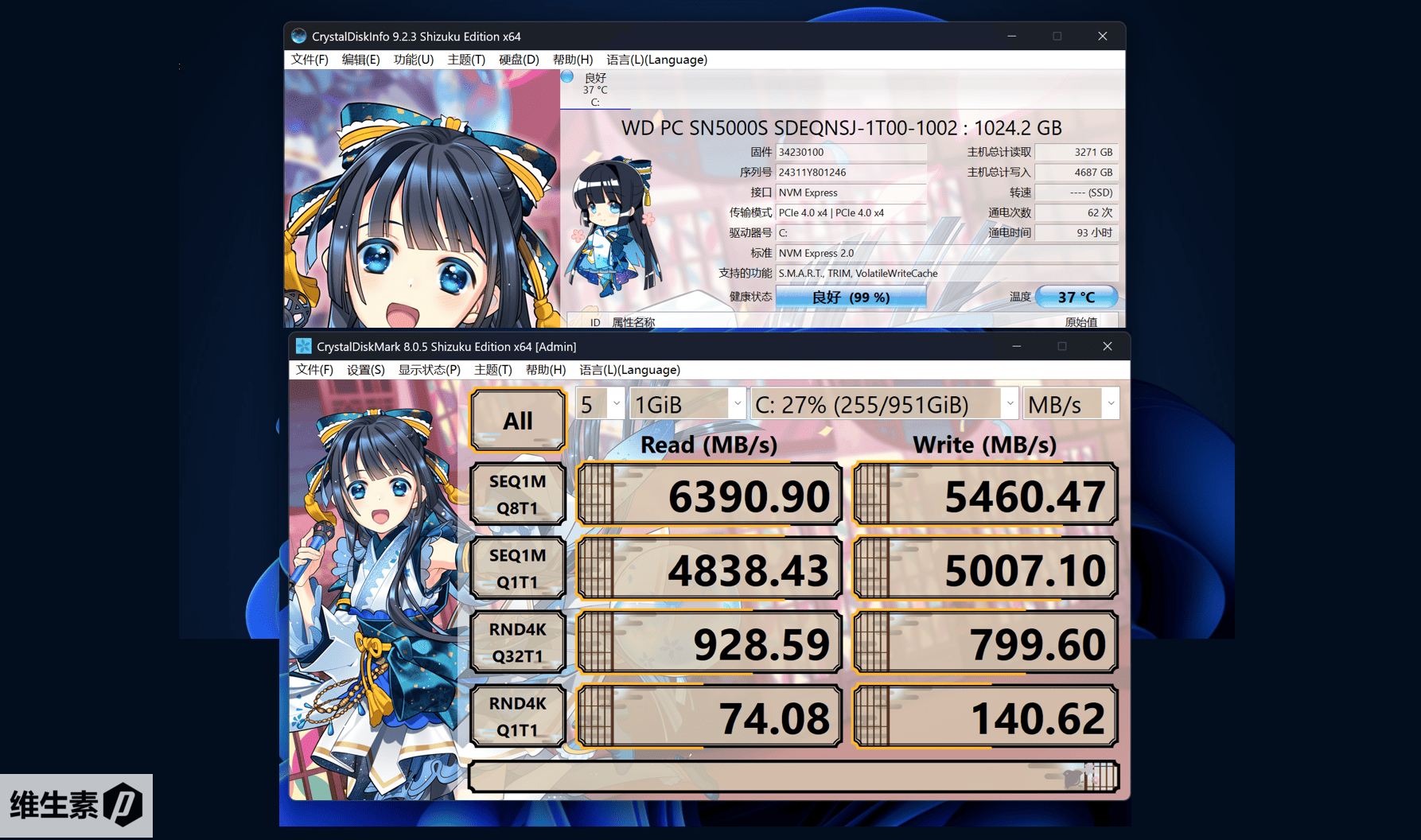The image size is (1421, 840).
Task: Start the SEQ1M Q1T1 test
Action: tap(517, 568)
